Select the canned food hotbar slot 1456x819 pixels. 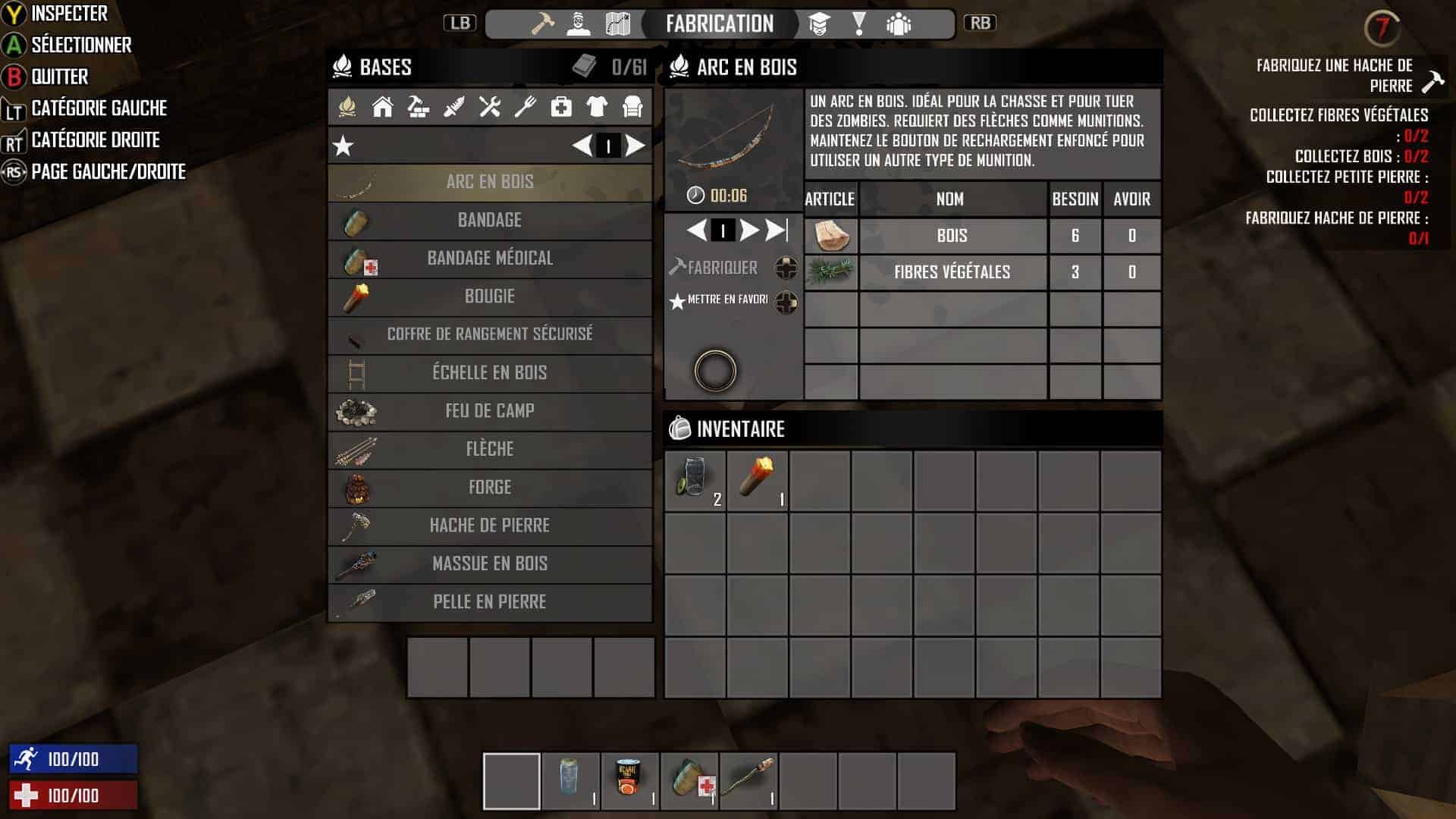coord(629,781)
